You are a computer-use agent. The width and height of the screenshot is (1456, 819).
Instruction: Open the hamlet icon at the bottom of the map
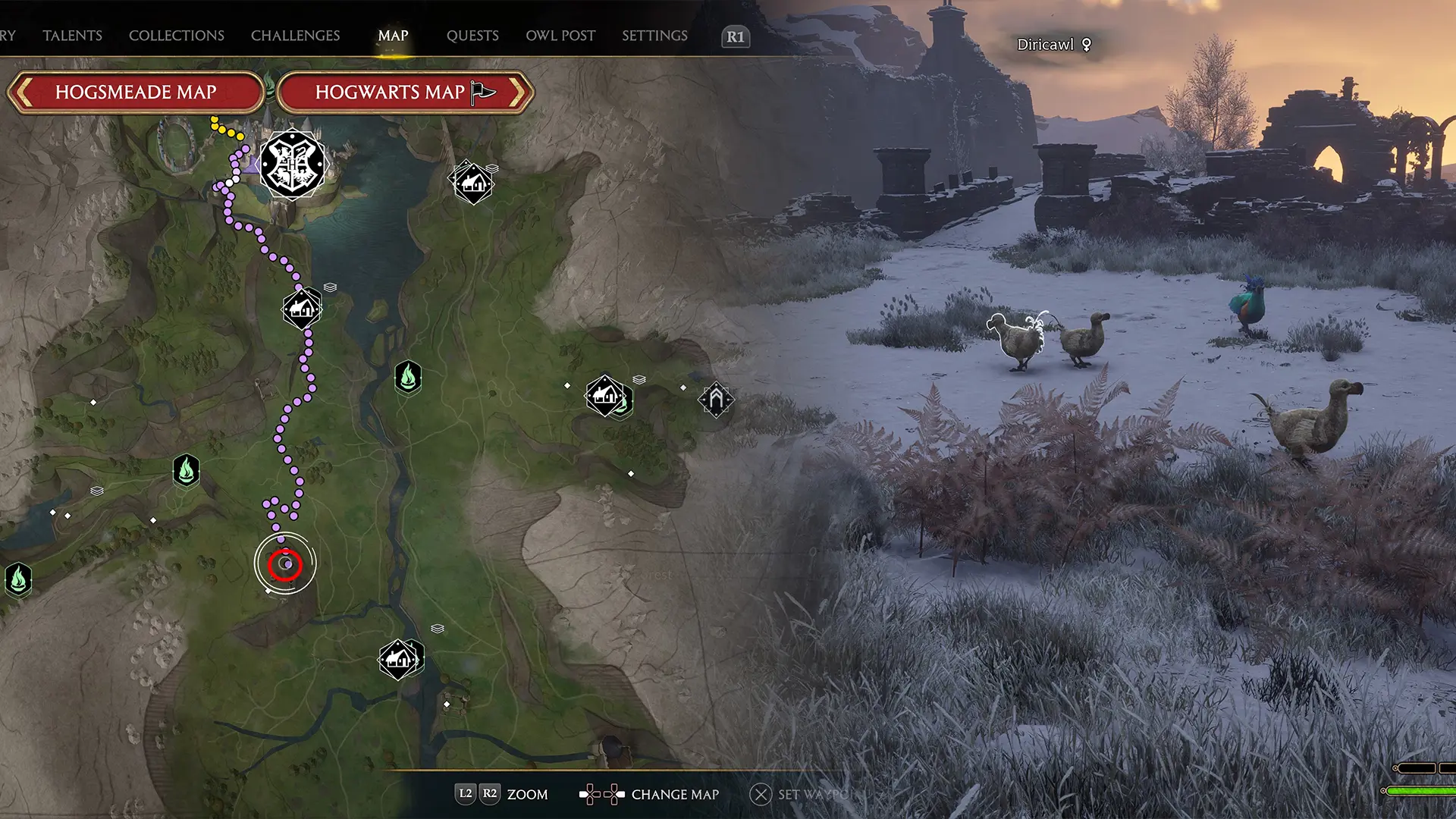pos(400,658)
